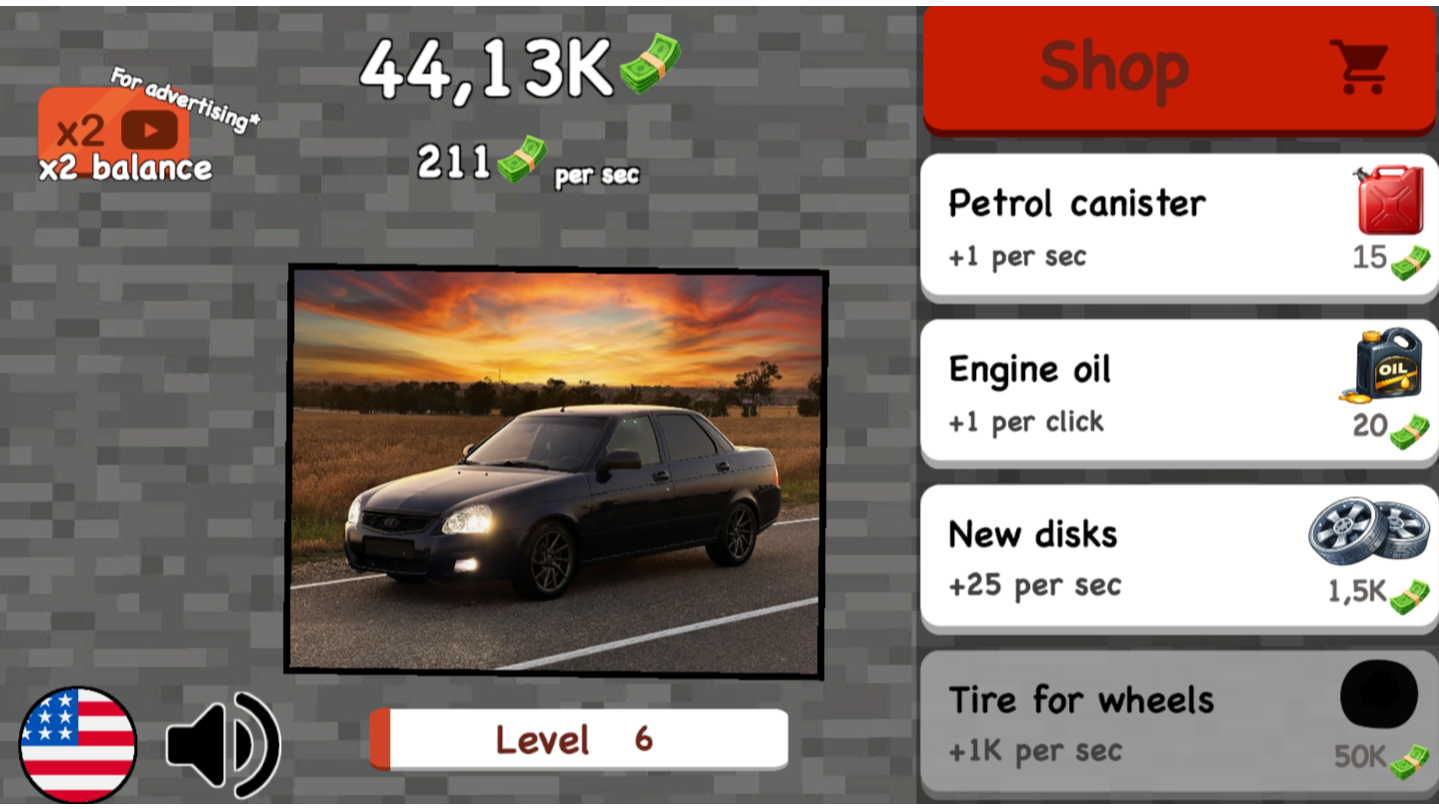Click the red petrol canister icon
Screen dimensions: 1439x809
[1390, 202]
